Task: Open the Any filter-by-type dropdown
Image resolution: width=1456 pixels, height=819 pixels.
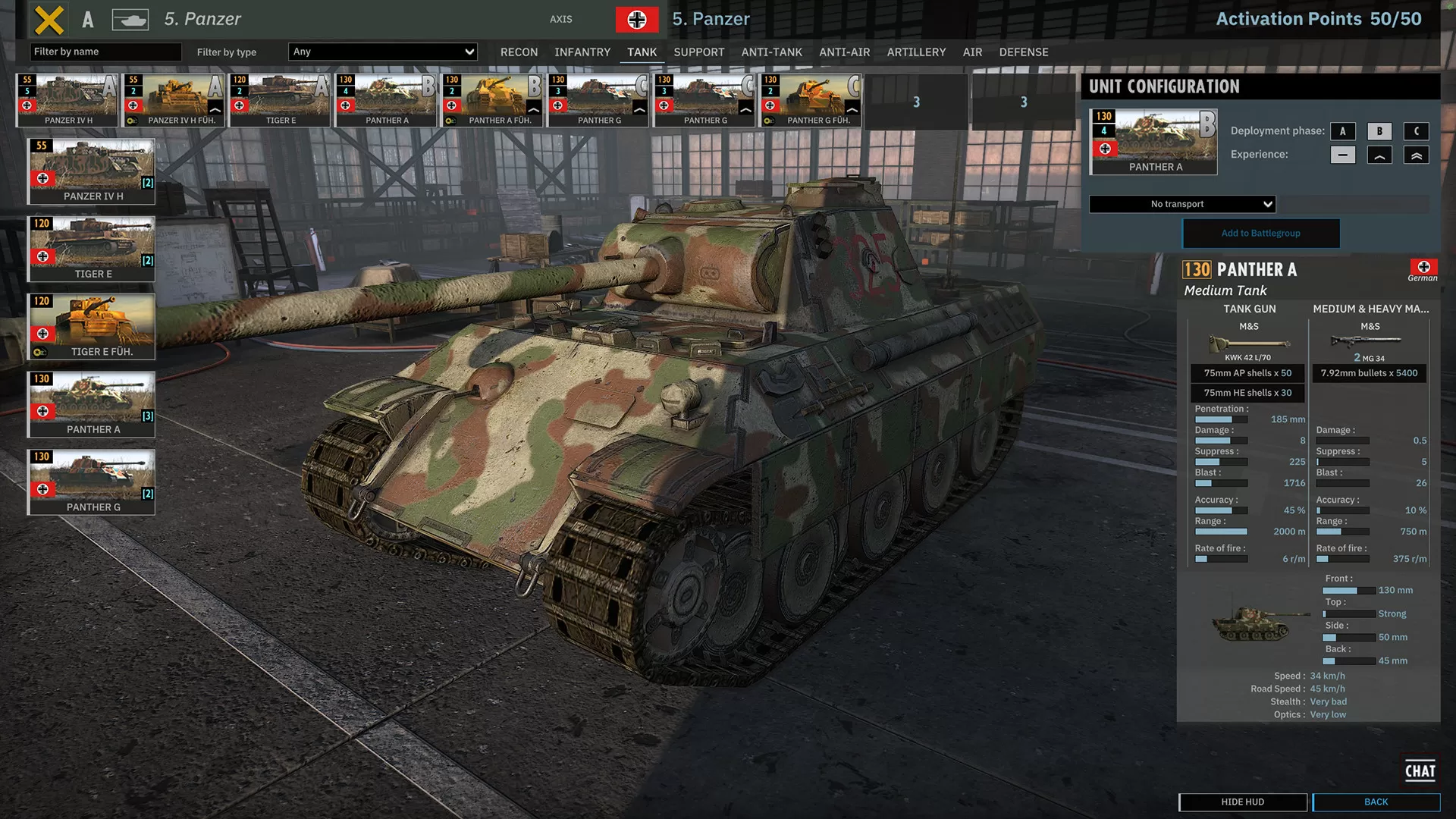Action: (382, 52)
